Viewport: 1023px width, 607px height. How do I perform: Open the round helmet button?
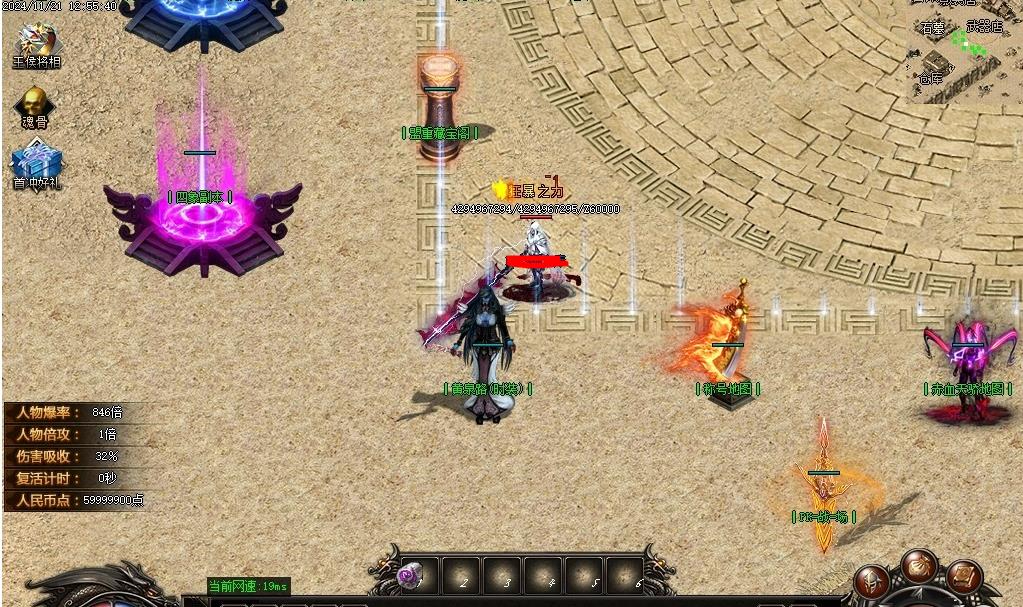coord(872,584)
